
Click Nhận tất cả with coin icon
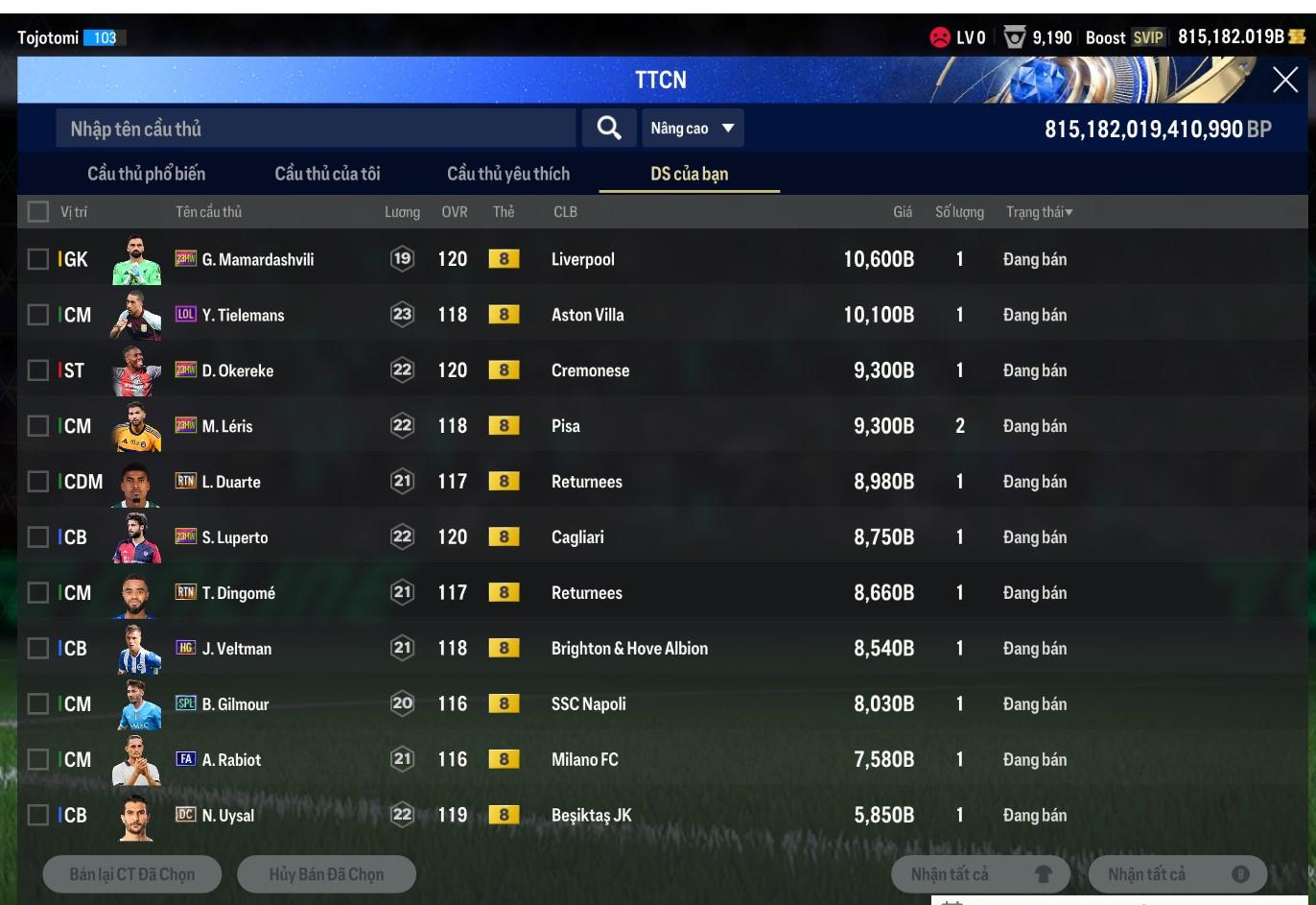click(x=1177, y=874)
